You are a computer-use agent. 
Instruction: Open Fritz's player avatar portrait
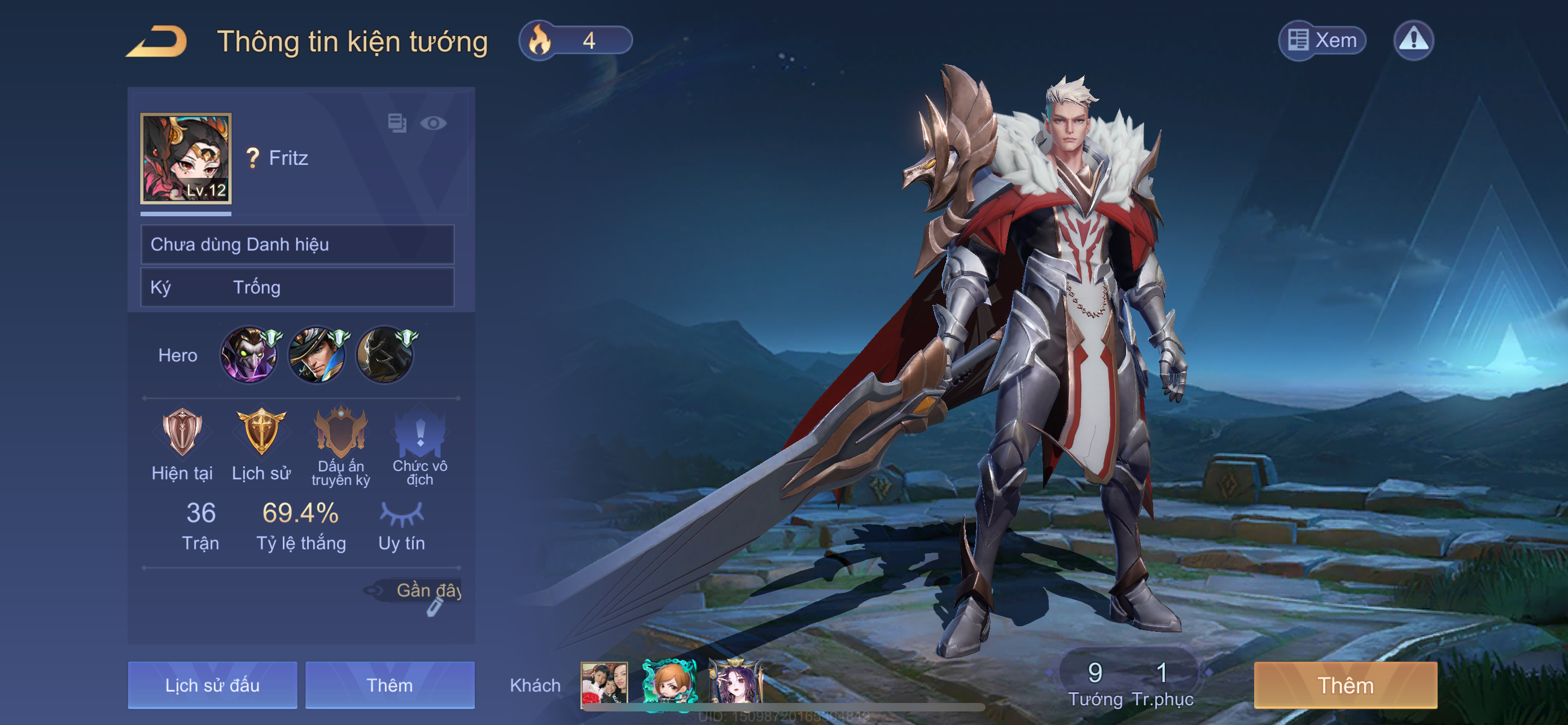tap(186, 158)
